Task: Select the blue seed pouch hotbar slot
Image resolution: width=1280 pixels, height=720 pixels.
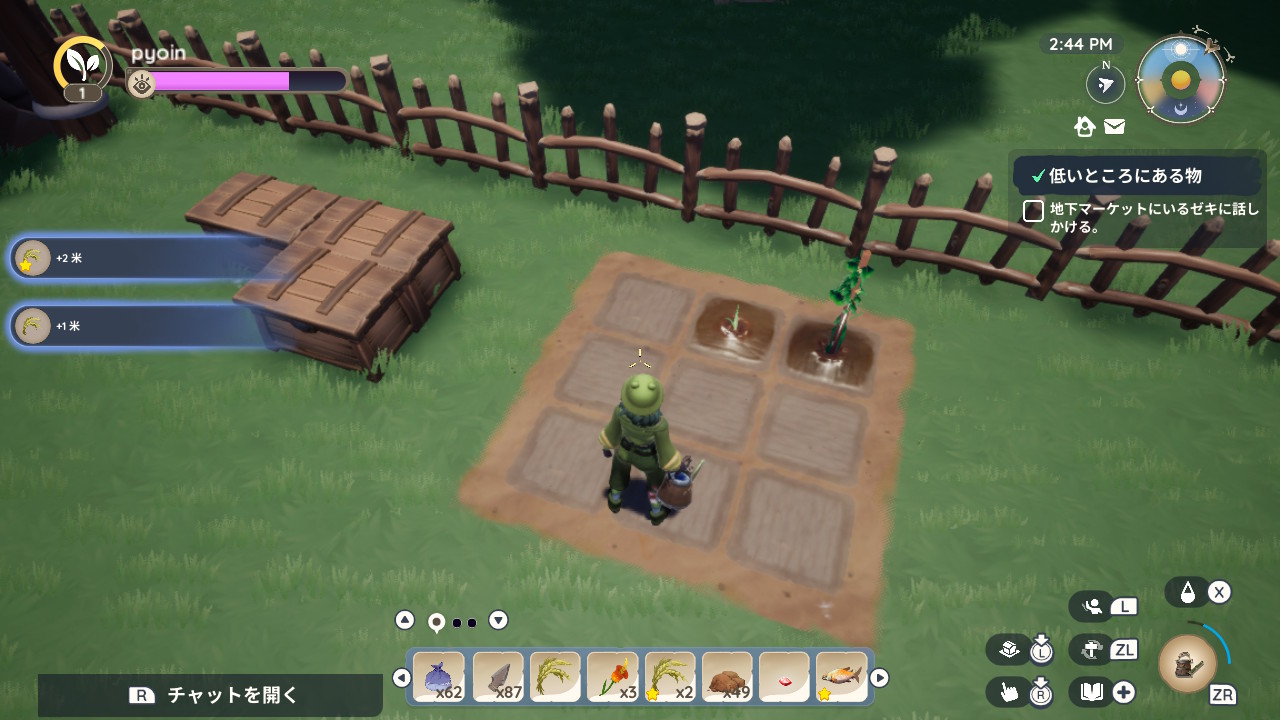Action: 439,677
